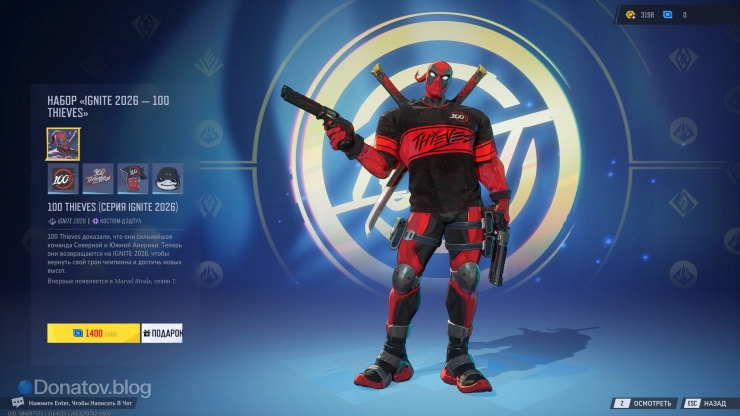This screenshot has width=740, height=416.
Task: Choose the 100 Thieves nameplate item
Action: [98, 179]
